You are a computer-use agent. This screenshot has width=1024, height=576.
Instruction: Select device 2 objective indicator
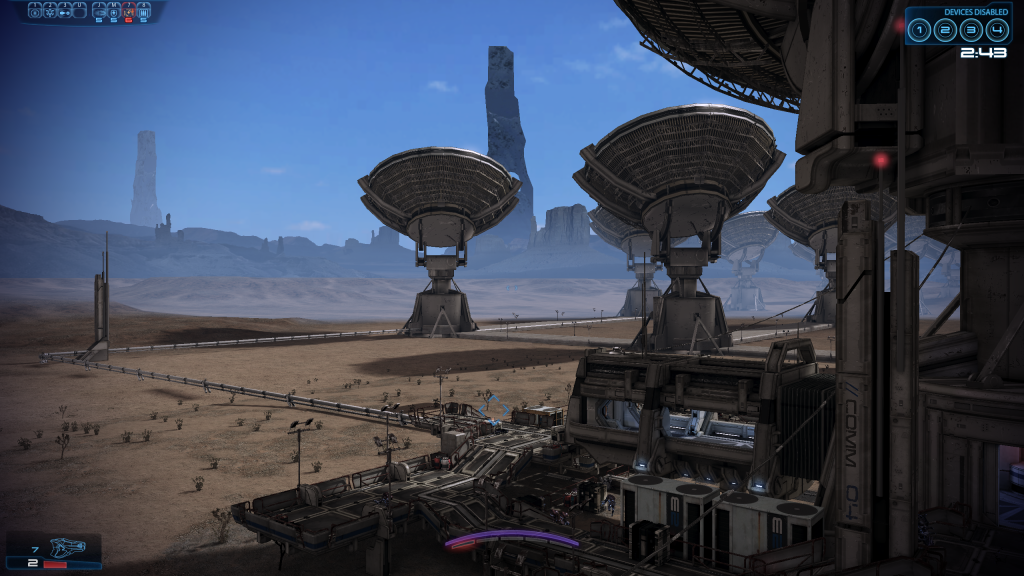945,30
